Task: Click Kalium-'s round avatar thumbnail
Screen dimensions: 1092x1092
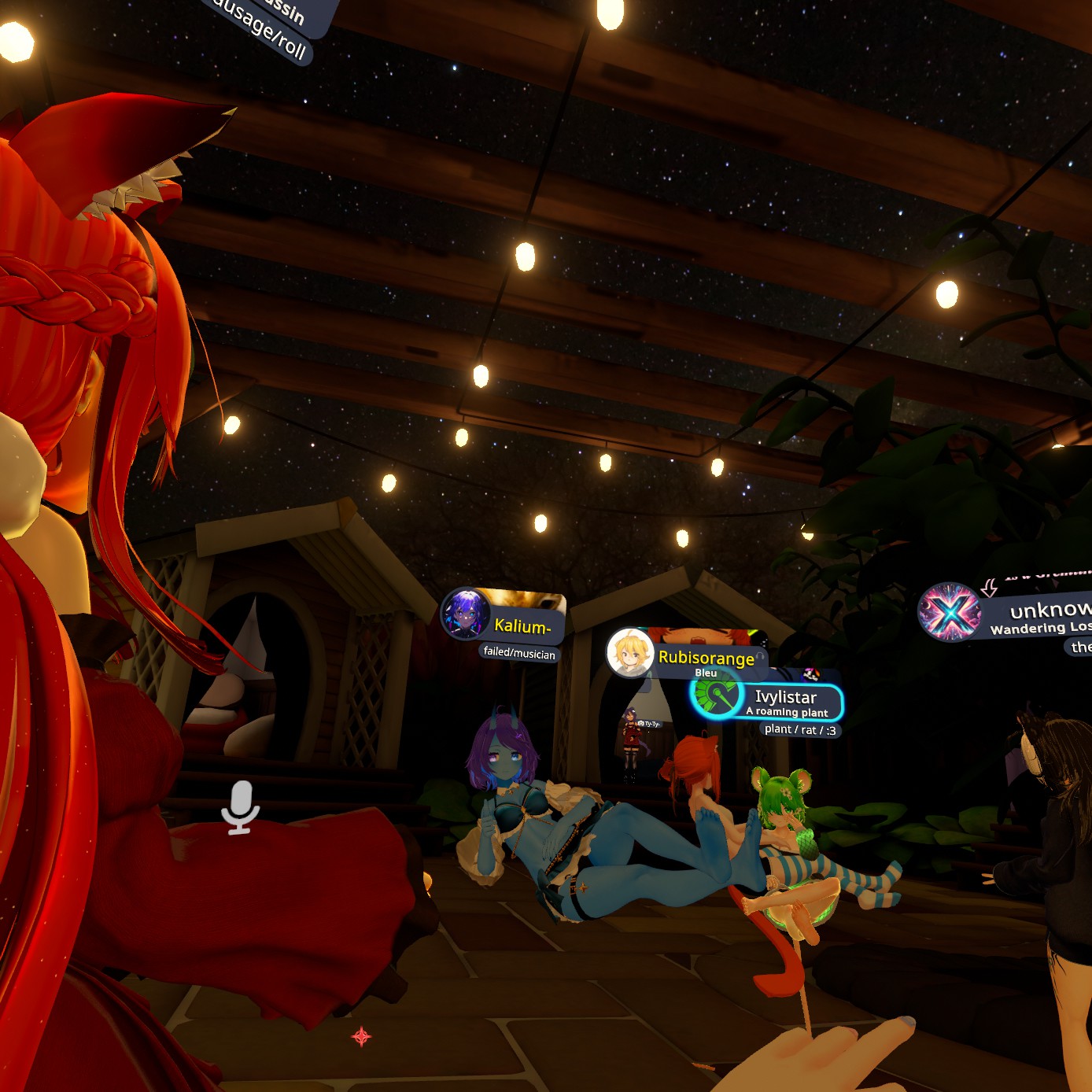Action: tap(466, 614)
